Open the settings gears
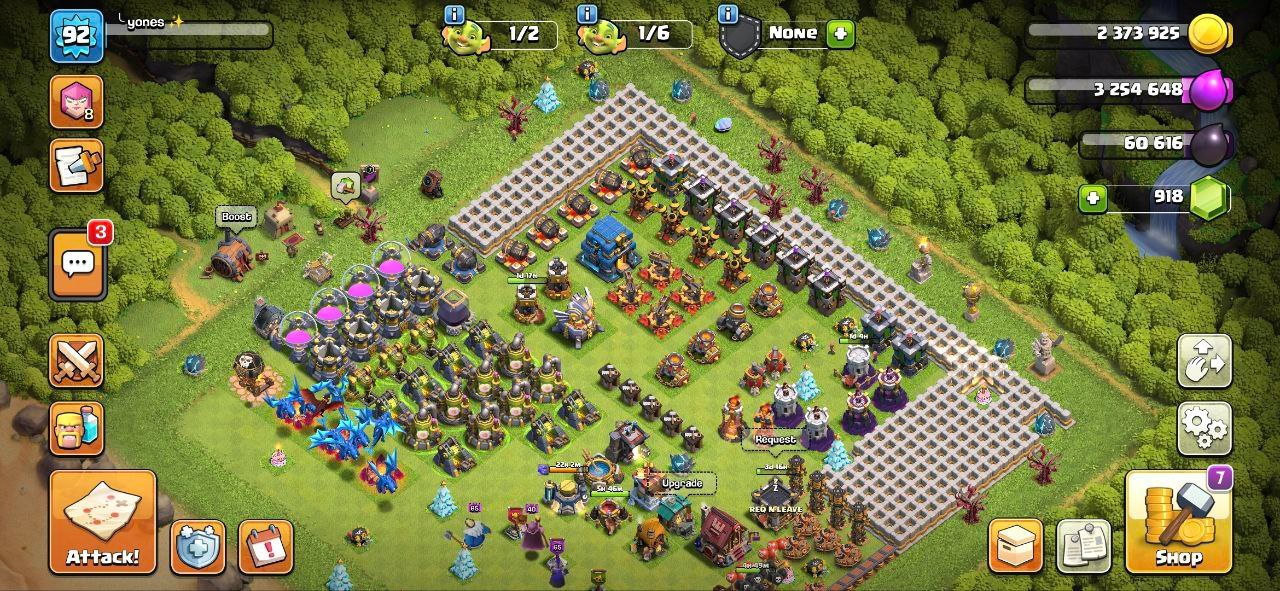 (x=1204, y=429)
